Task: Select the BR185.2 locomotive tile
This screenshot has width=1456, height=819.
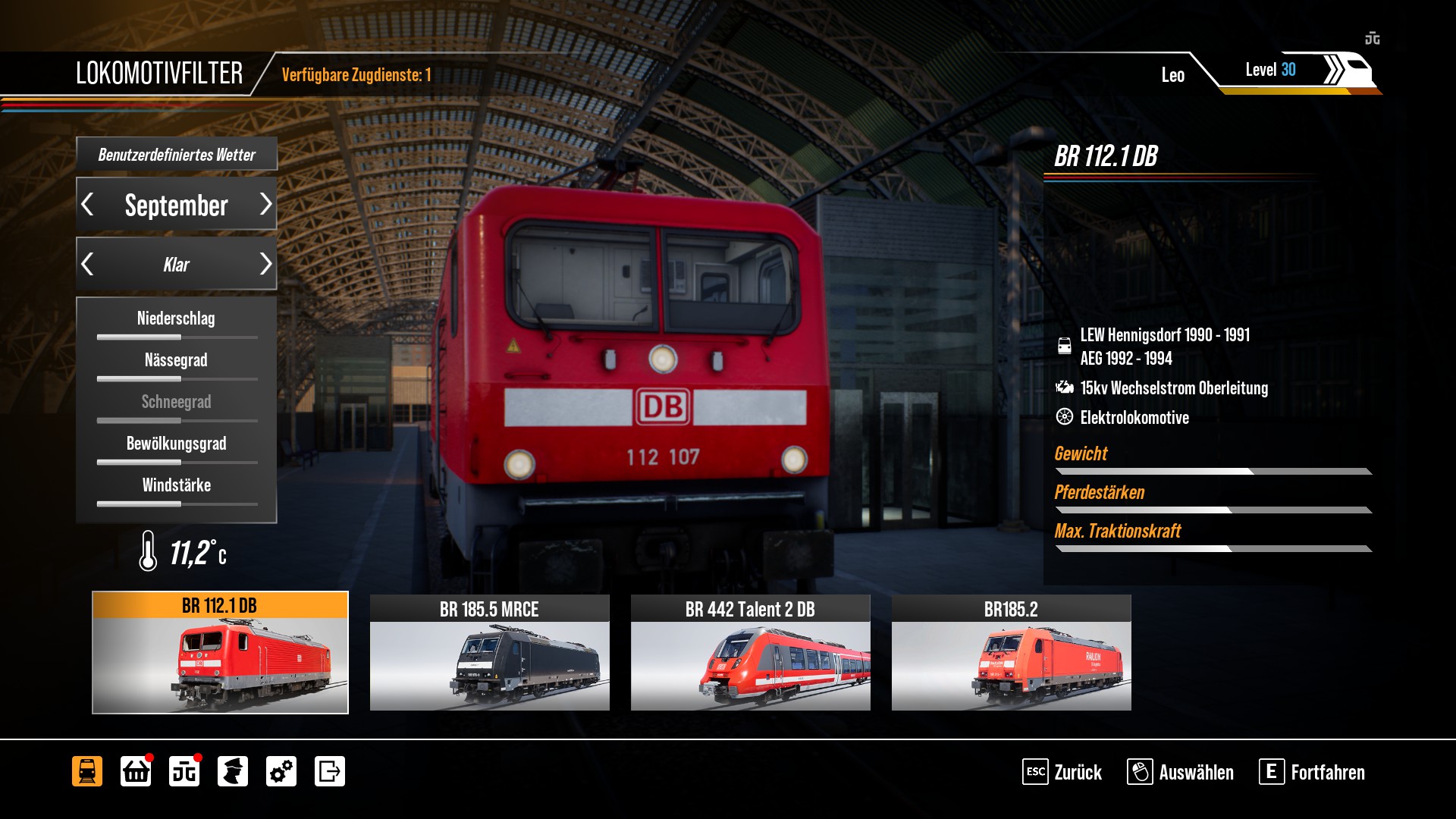Action: click(x=1011, y=652)
